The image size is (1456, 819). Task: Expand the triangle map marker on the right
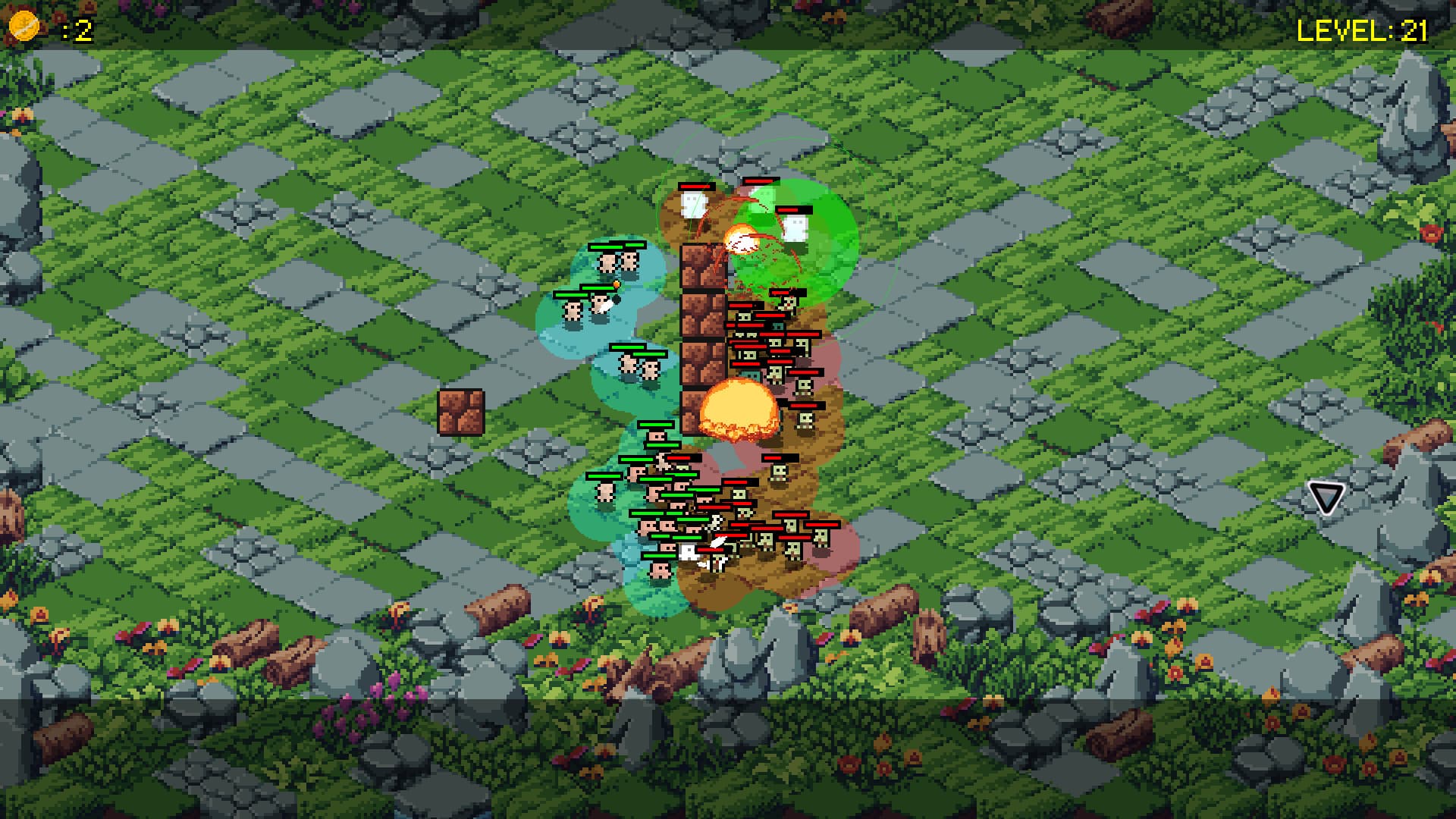(x=1327, y=498)
